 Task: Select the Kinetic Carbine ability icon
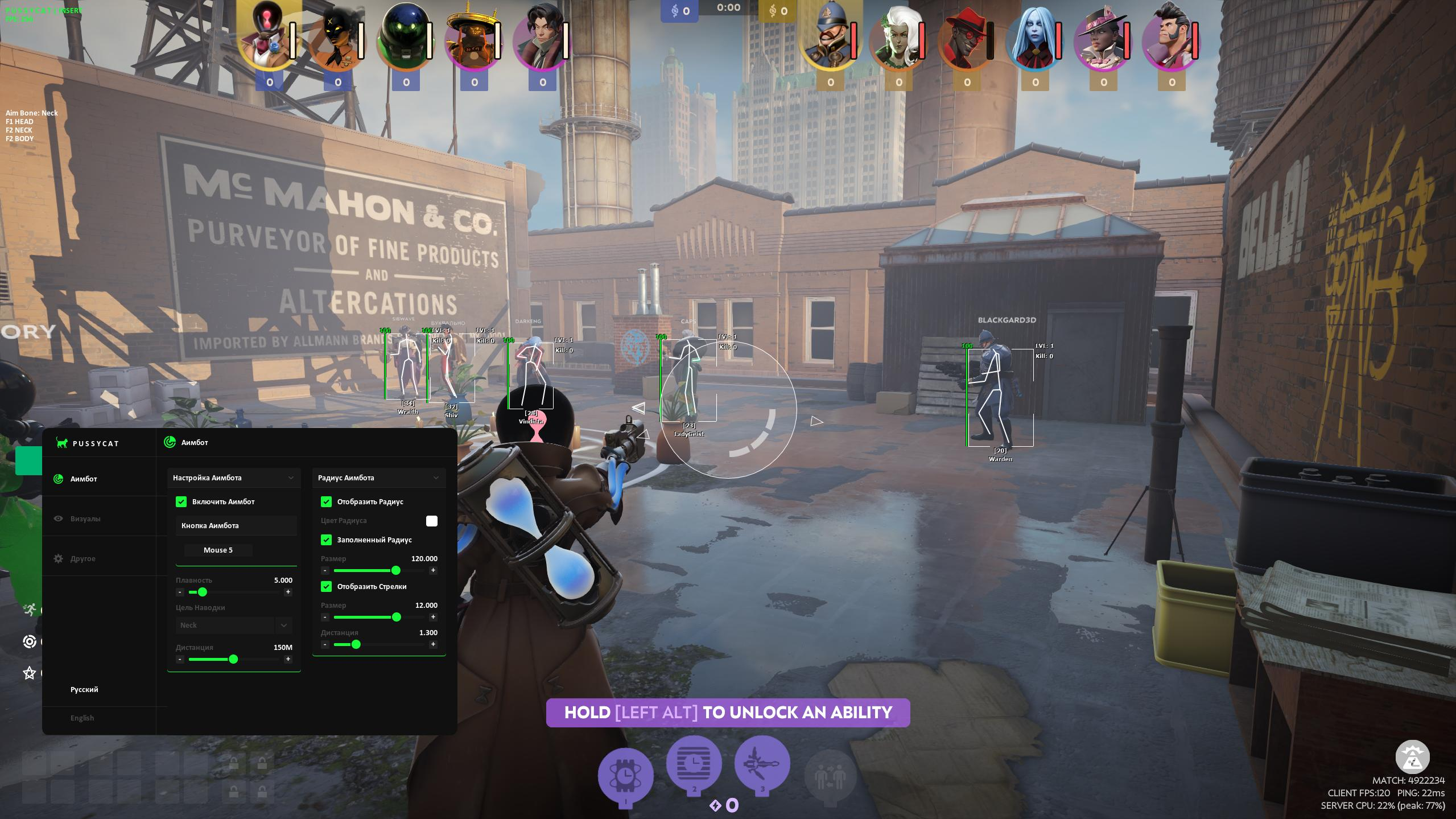pos(762,764)
